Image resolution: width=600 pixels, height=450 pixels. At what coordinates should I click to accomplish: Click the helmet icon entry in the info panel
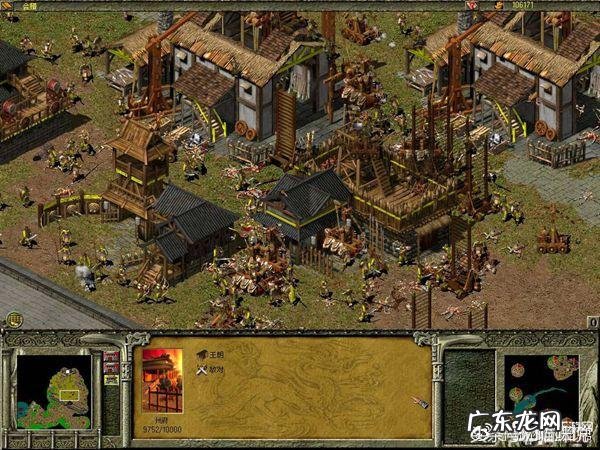tap(201, 354)
